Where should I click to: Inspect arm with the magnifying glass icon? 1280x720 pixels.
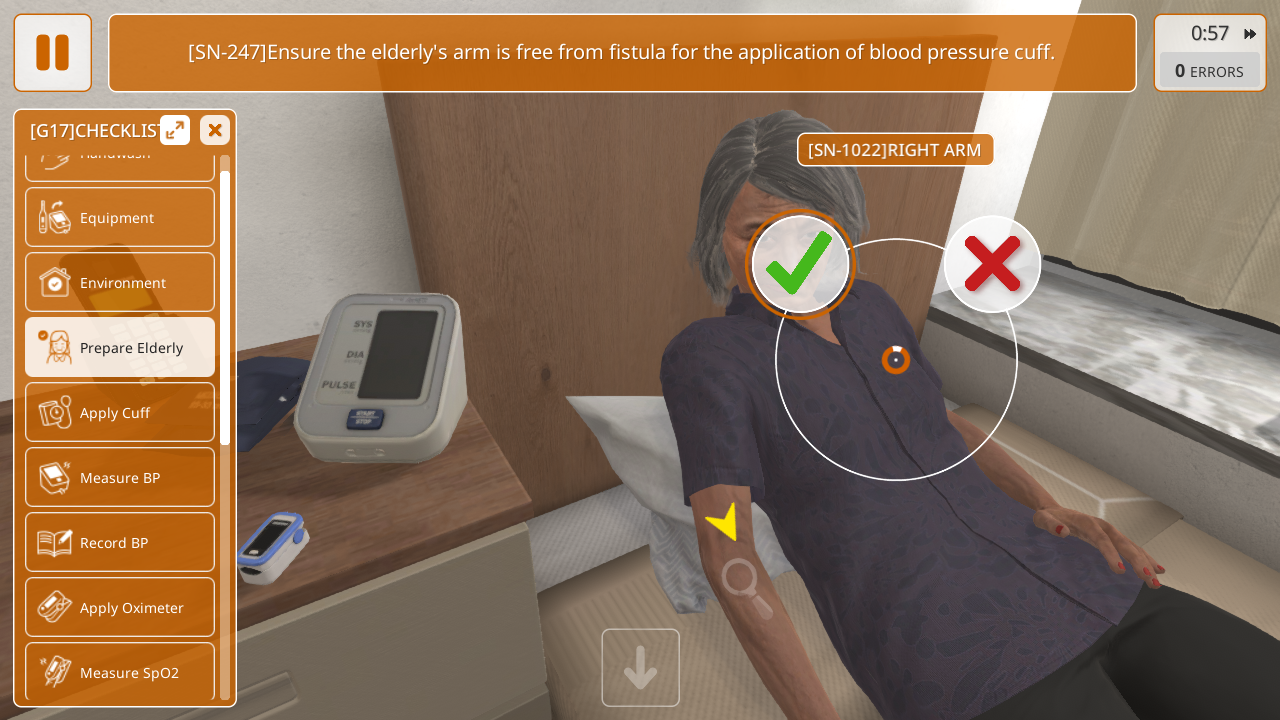(745, 587)
